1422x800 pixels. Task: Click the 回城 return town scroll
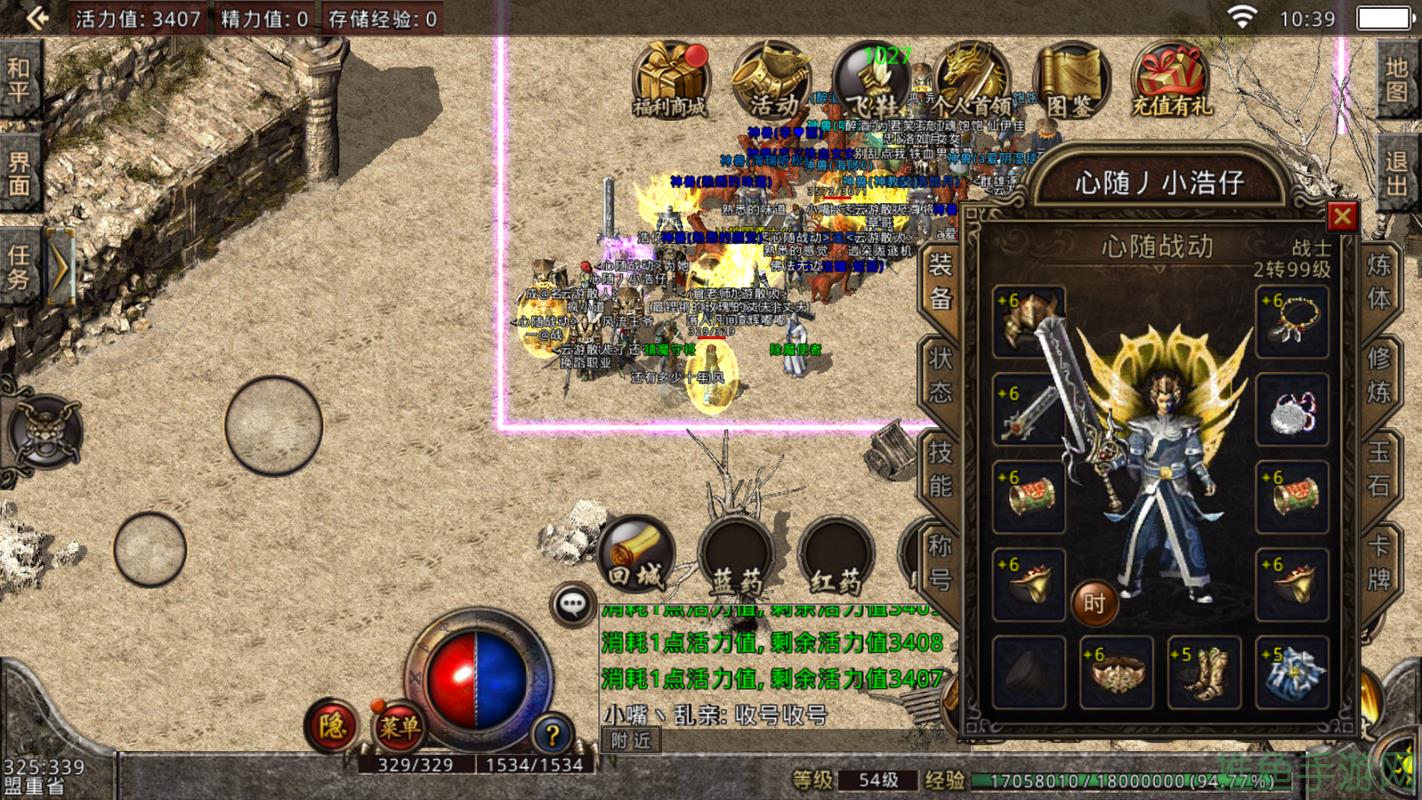(x=635, y=553)
